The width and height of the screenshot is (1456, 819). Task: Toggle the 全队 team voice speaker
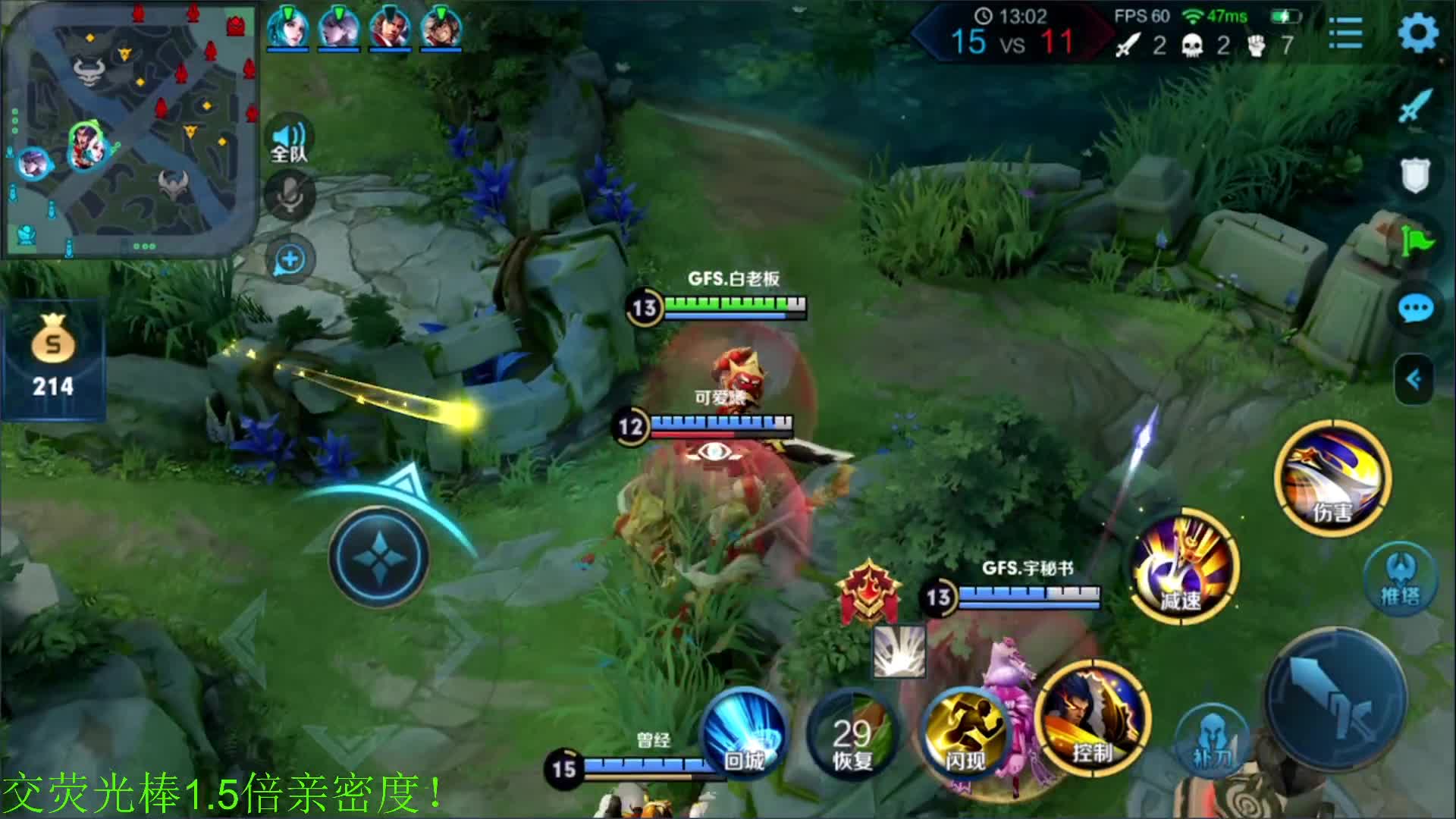(x=289, y=141)
